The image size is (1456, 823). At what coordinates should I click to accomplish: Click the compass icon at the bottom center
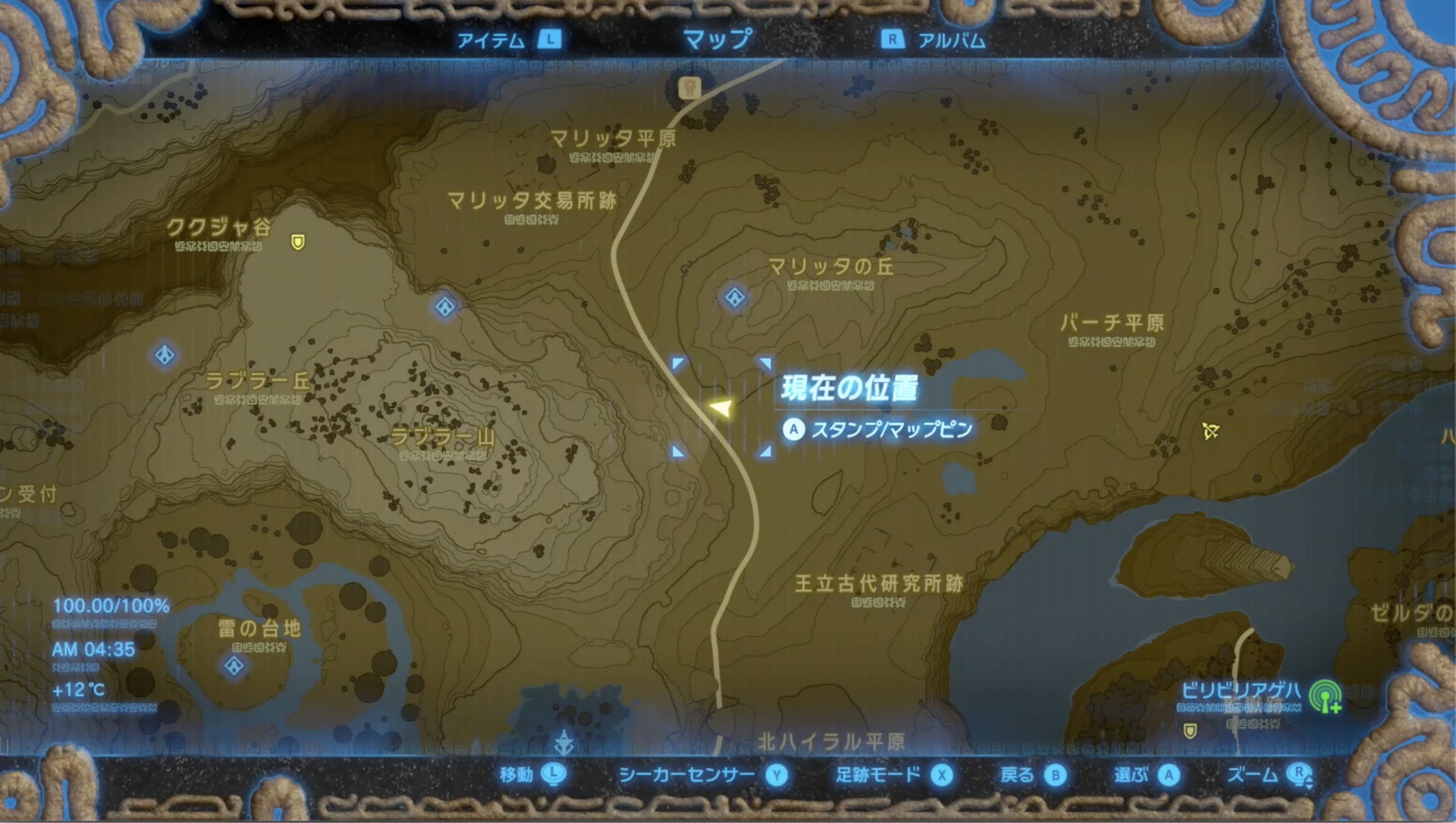[x=565, y=741]
